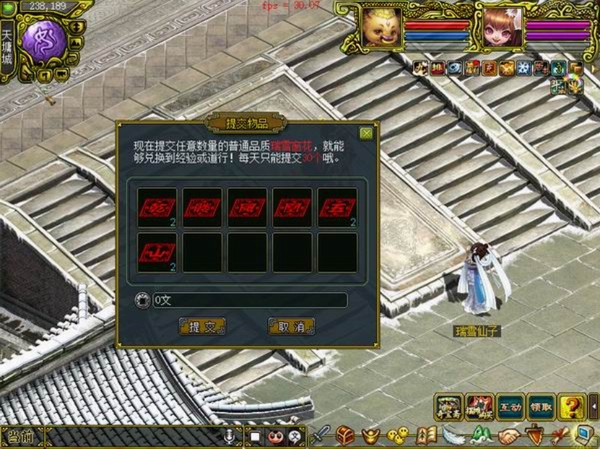This screenshot has height=449, width=600.
Task: Click the sword attack icon
Action: point(320,436)
